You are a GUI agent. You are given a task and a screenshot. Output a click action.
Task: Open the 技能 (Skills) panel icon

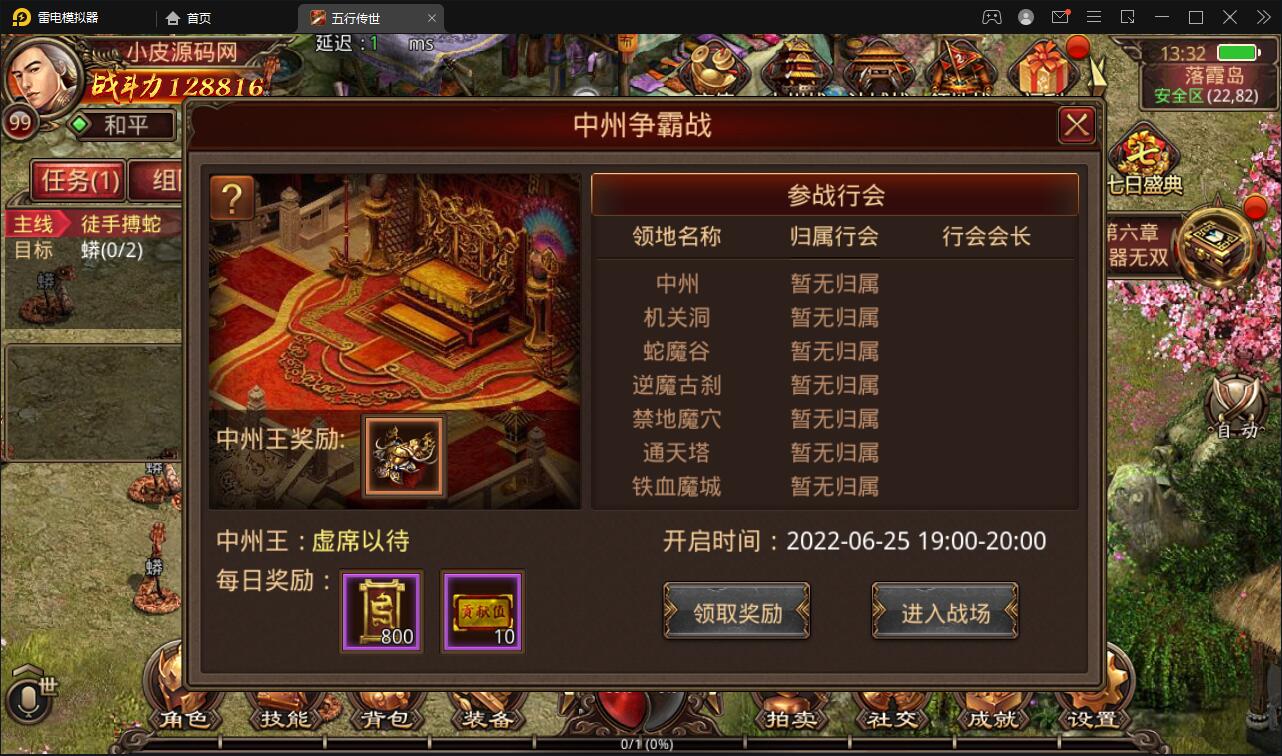coord(286,718)
